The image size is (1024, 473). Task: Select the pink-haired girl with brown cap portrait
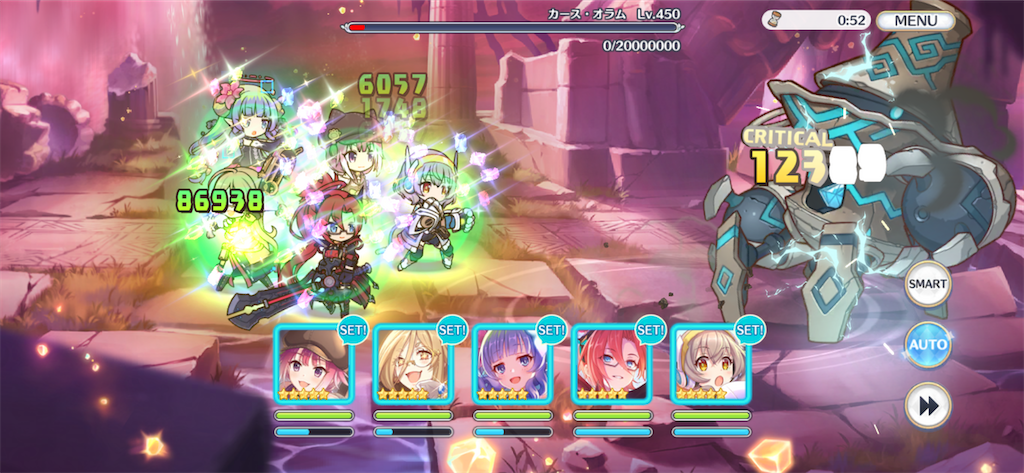pyautogui.click(x=313, y=364)
